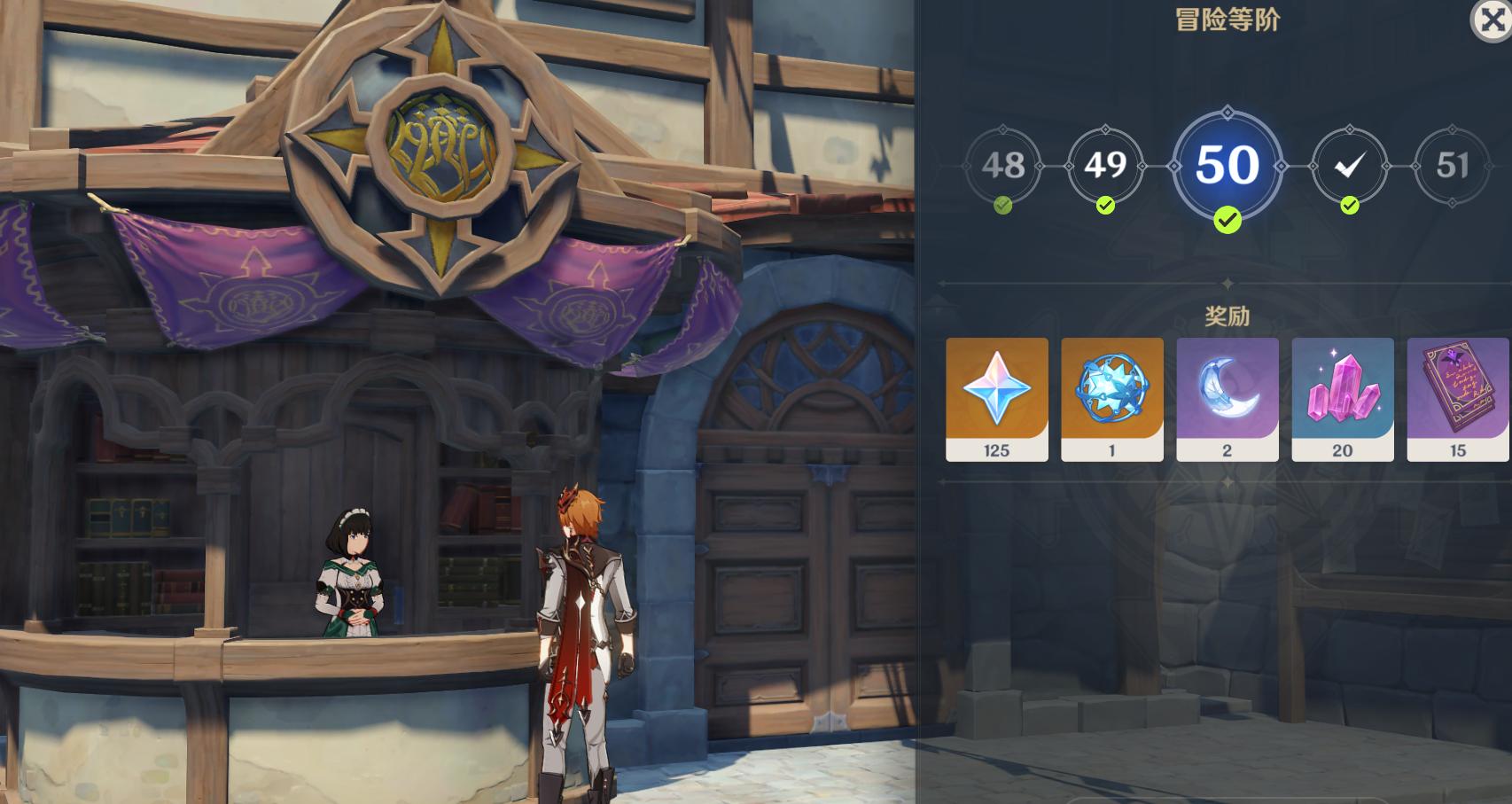Select the checkmark ascension node
The height and width of the screenshot is (804, 1512).
click(1349, 166)
